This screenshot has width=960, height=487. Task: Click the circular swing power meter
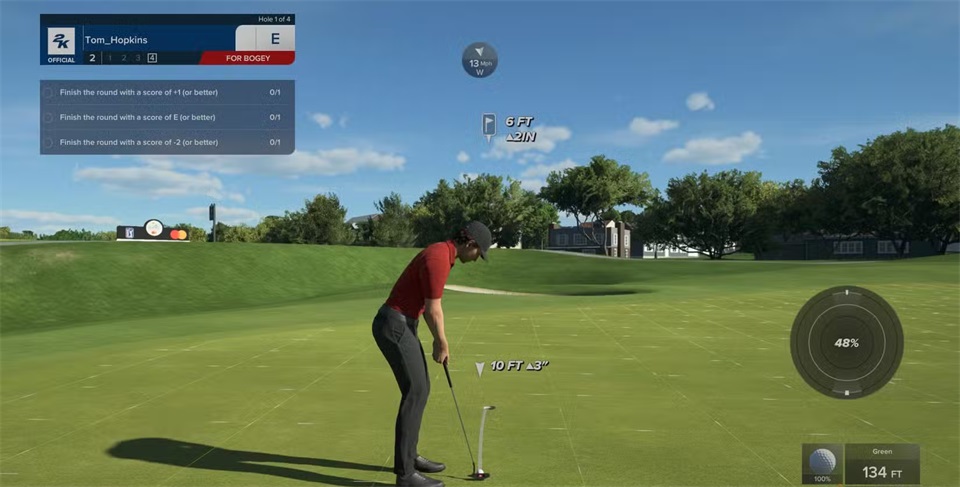coord(846,342)
